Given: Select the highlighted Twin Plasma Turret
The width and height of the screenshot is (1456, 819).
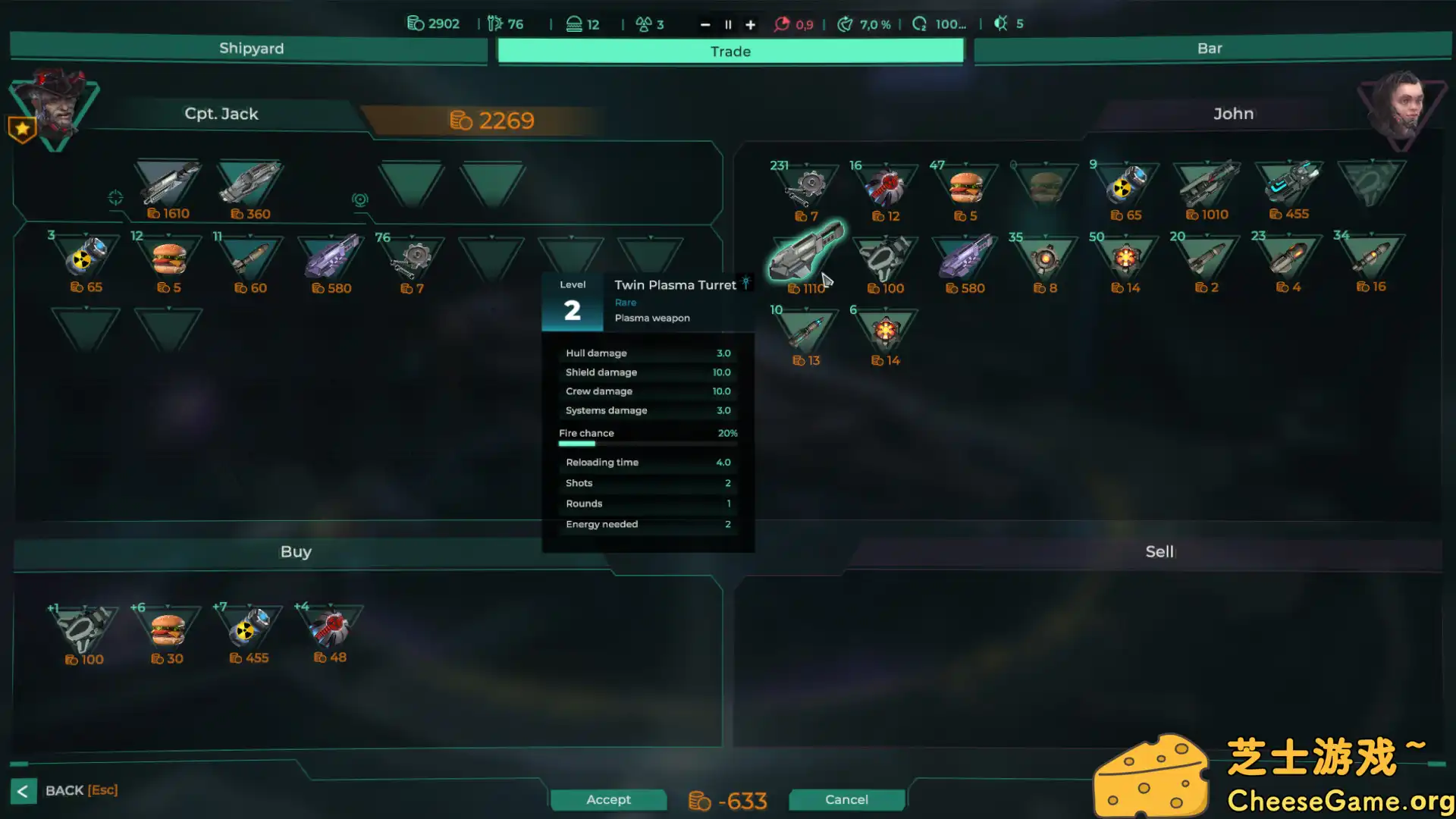Looking at the screenshot, I should 806,256.
